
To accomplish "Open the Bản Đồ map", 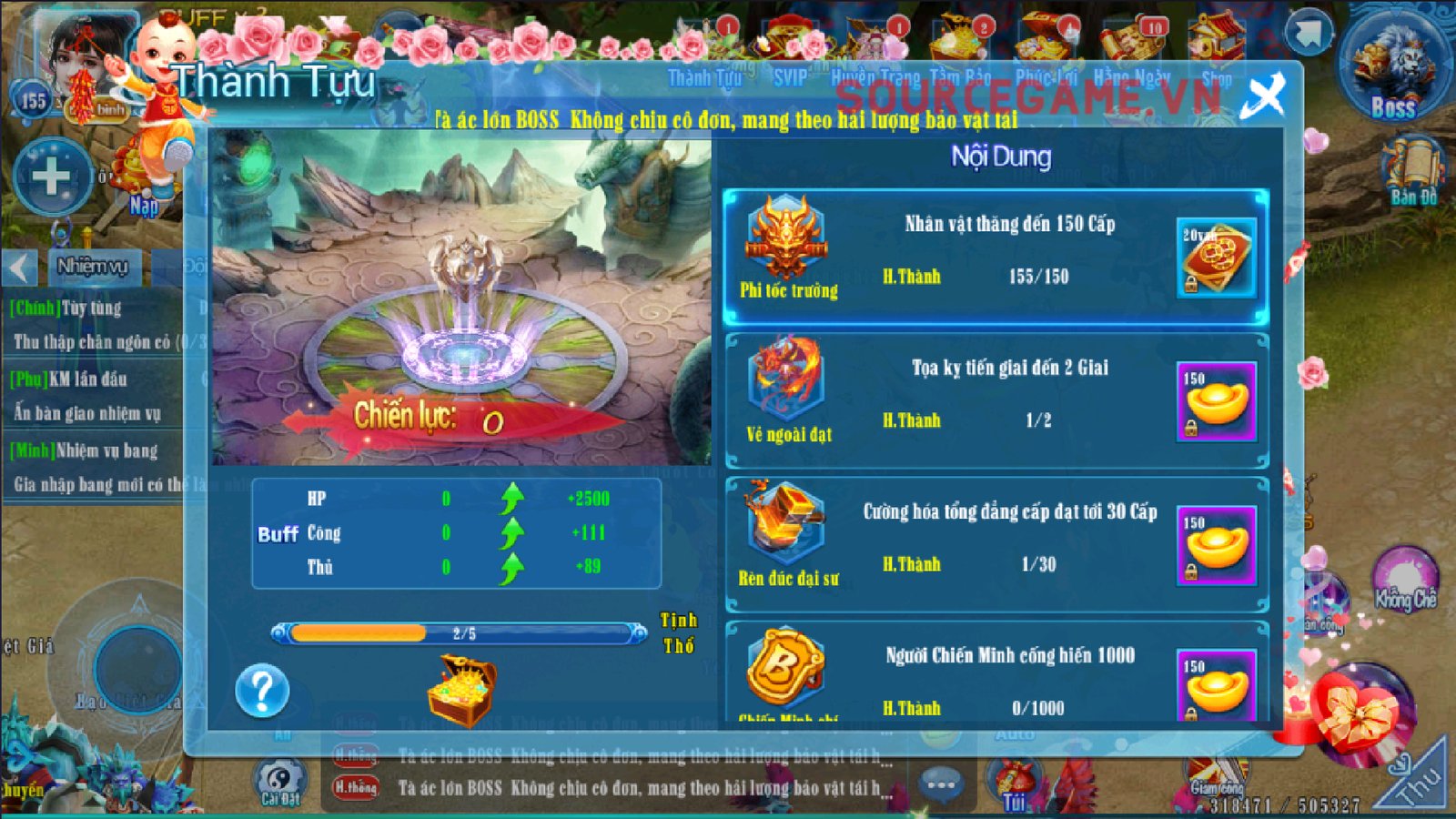I will 1413,170.
